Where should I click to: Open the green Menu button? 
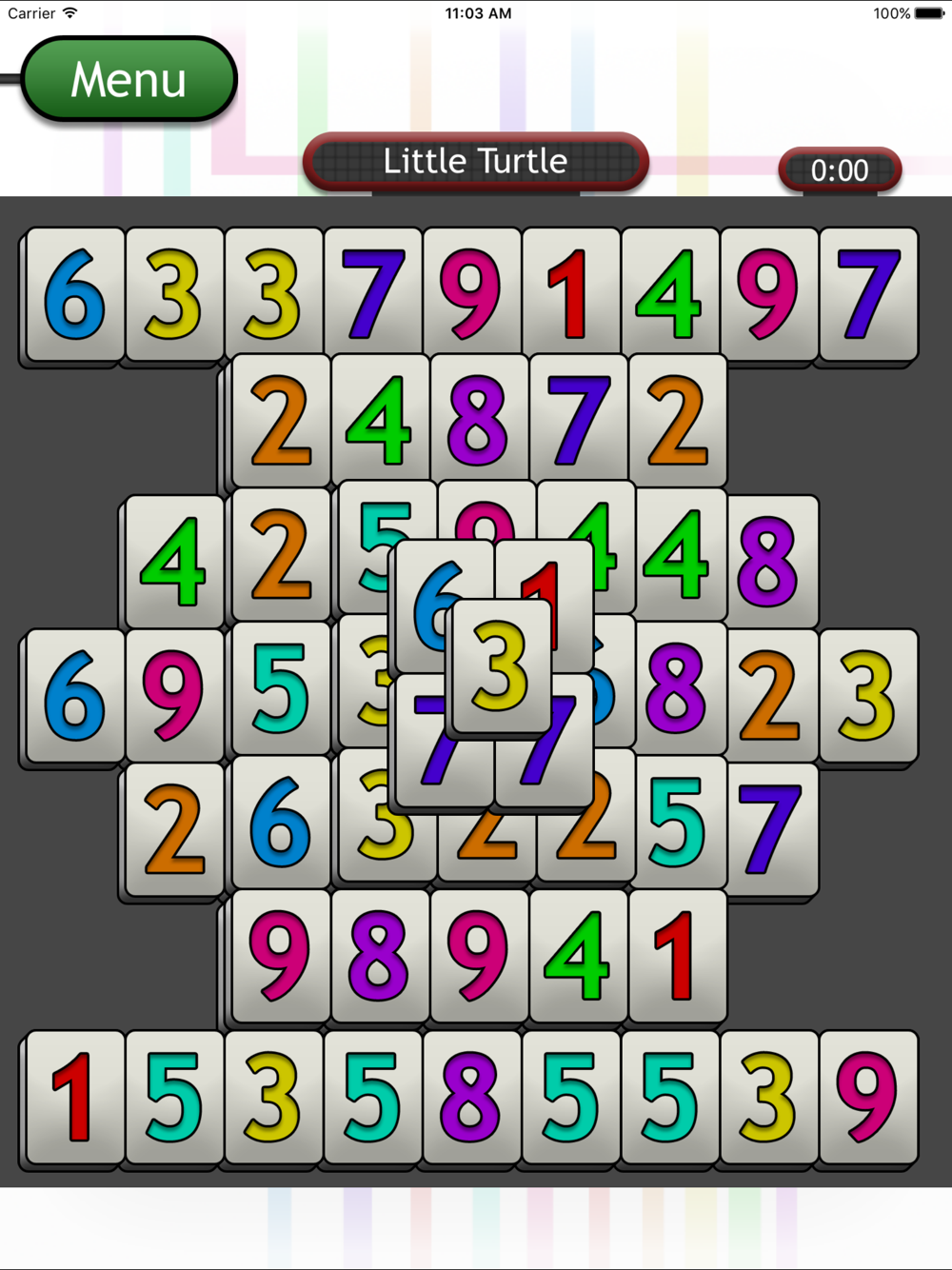coord(129,79)
